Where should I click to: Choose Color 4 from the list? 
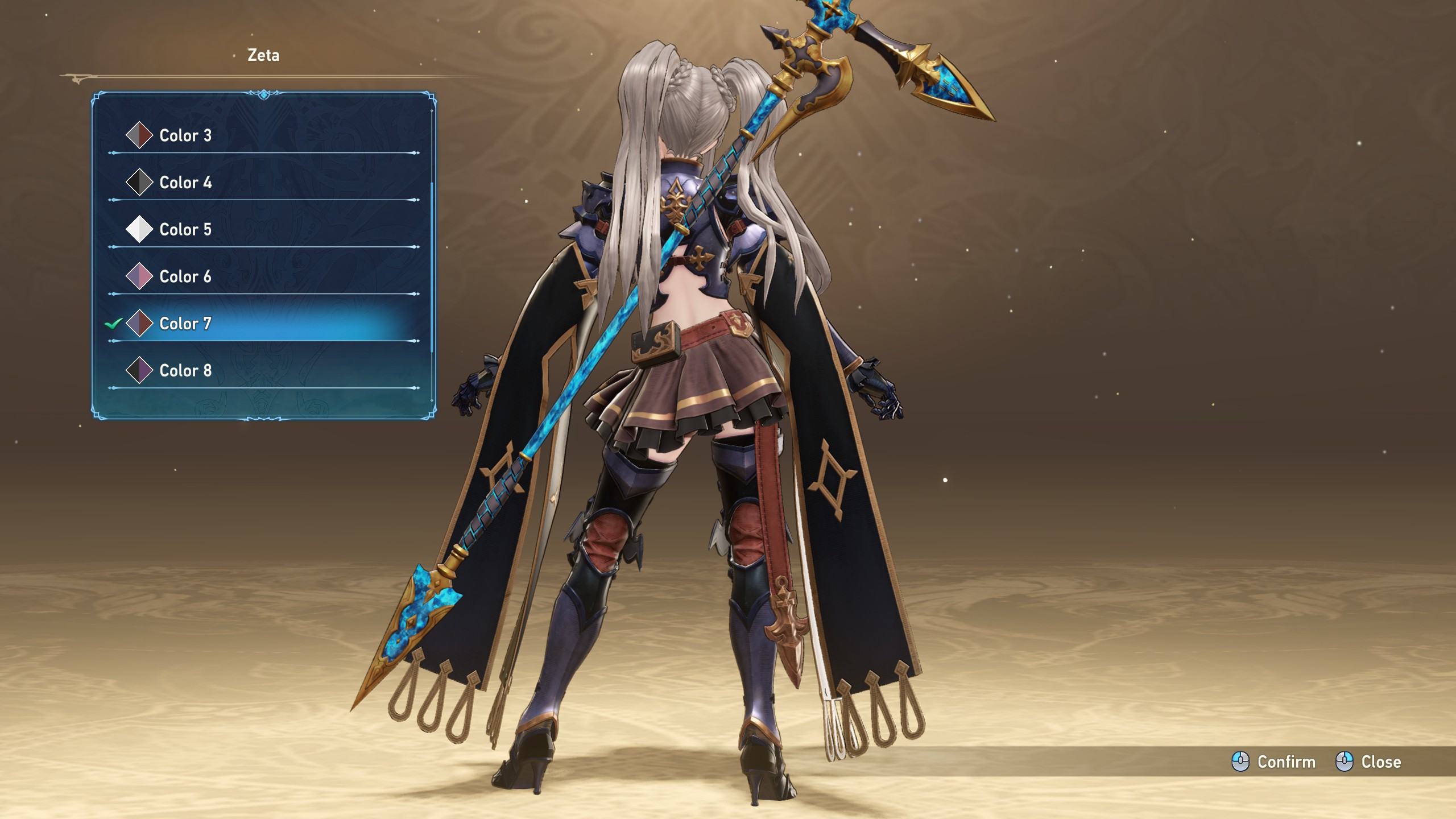point(185,183)
